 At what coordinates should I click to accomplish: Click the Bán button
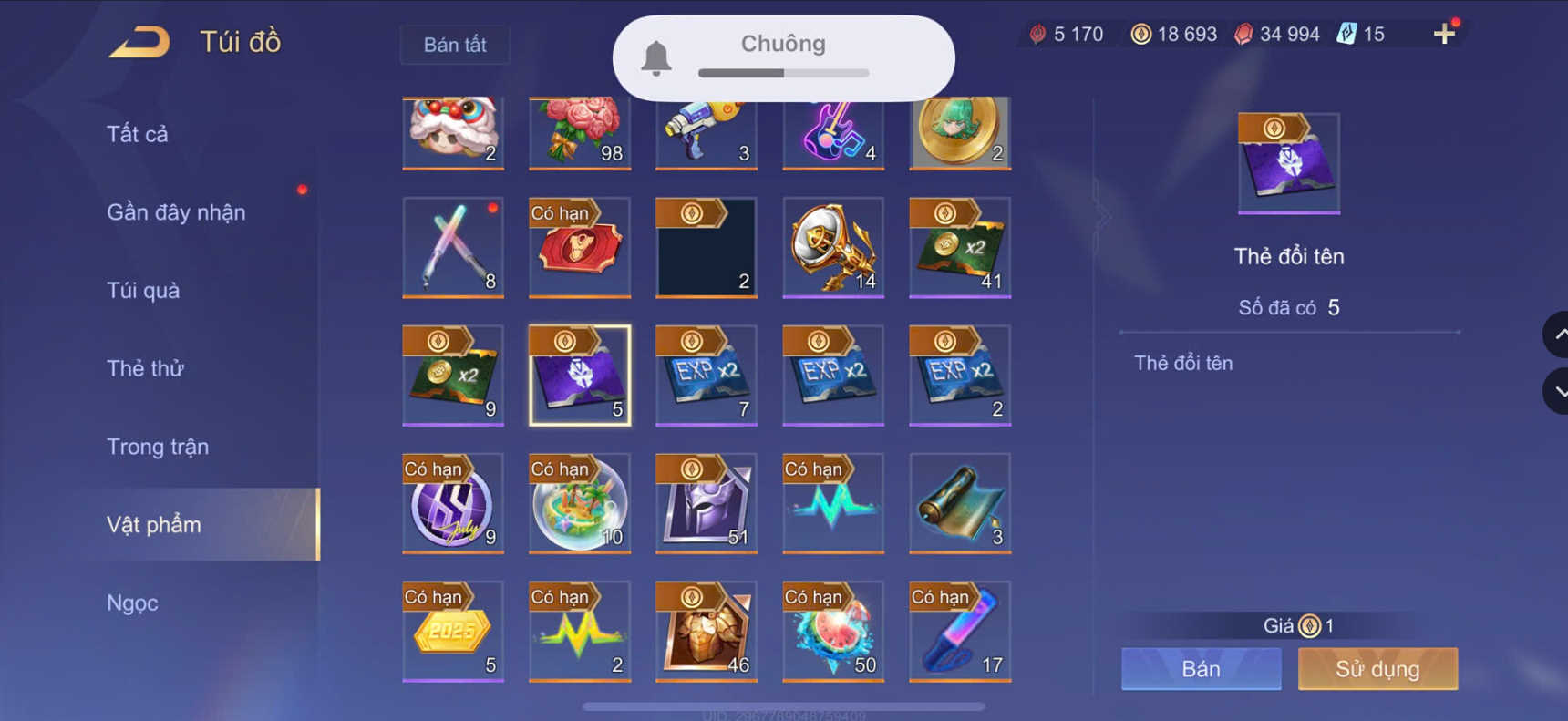(x=1200, y=669)
